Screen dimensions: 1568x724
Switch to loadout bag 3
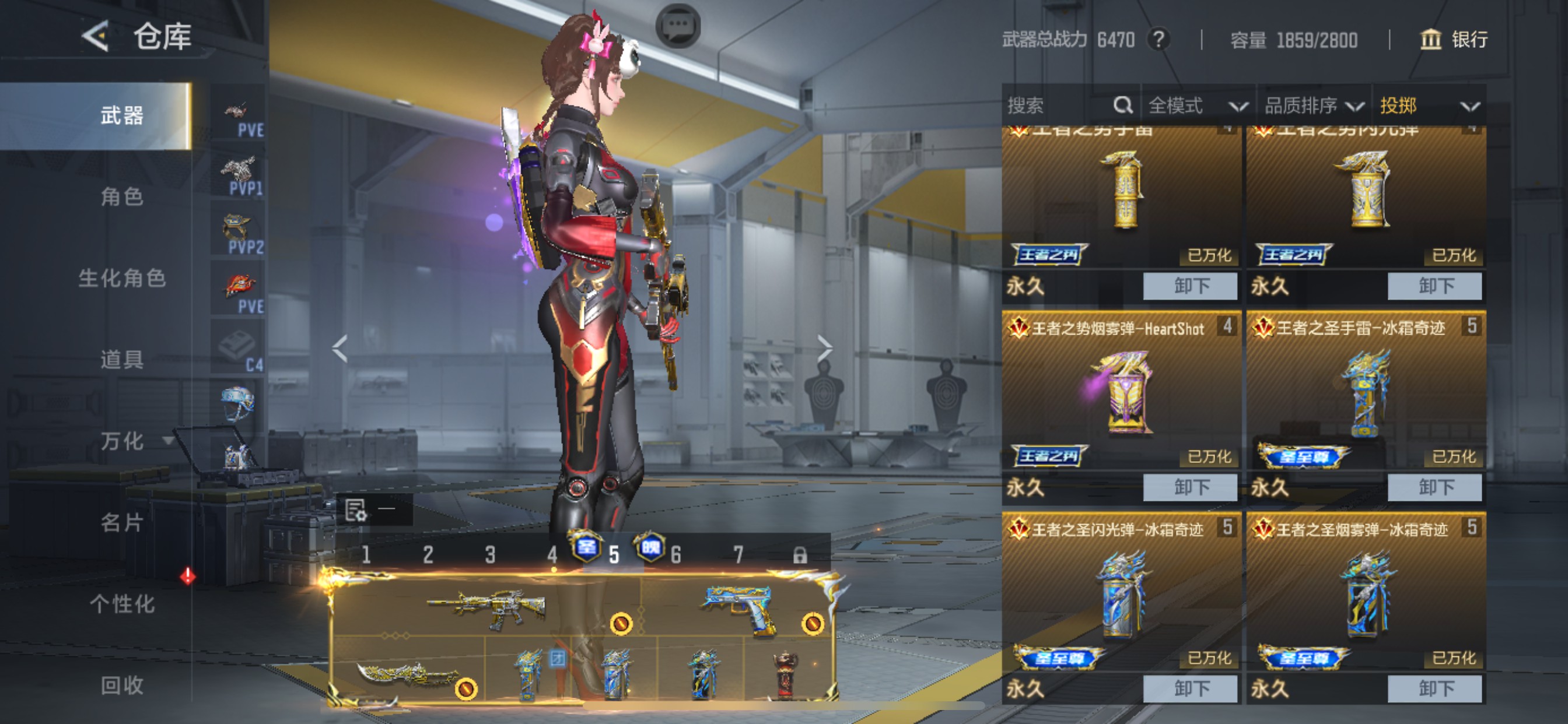[x=490, y=554]
